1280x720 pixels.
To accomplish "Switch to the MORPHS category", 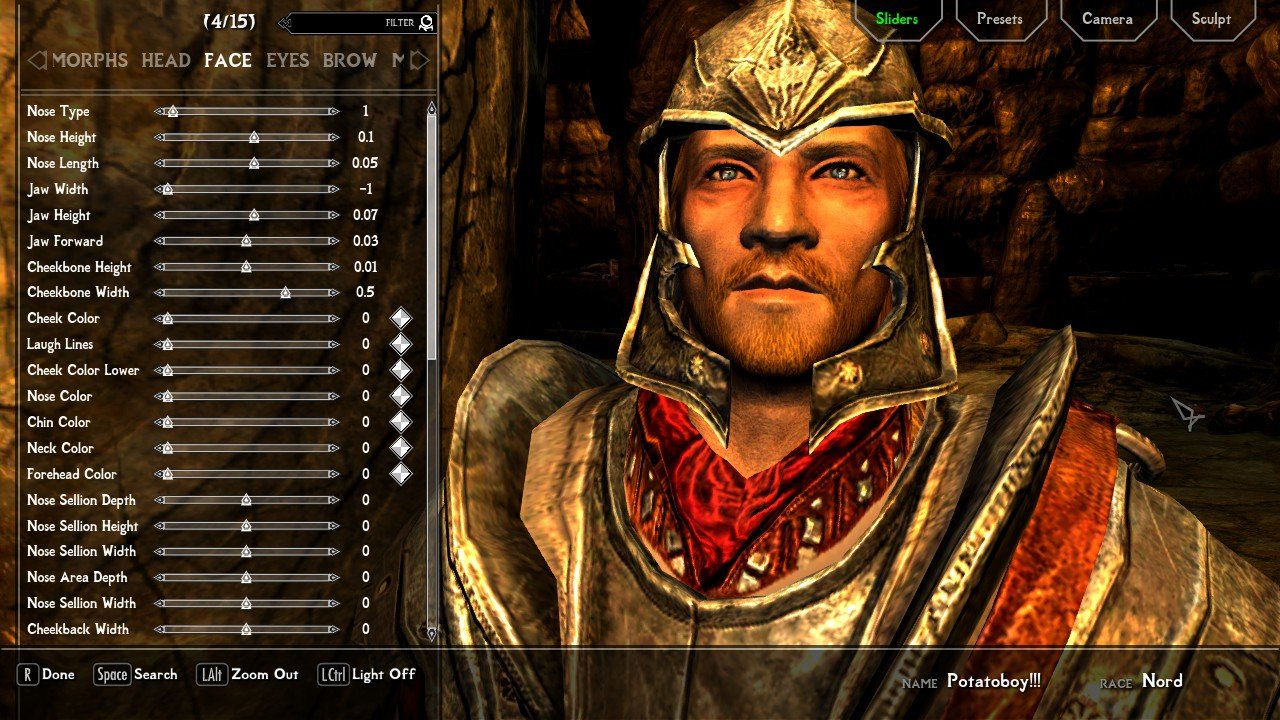I will tap(90, 61).
